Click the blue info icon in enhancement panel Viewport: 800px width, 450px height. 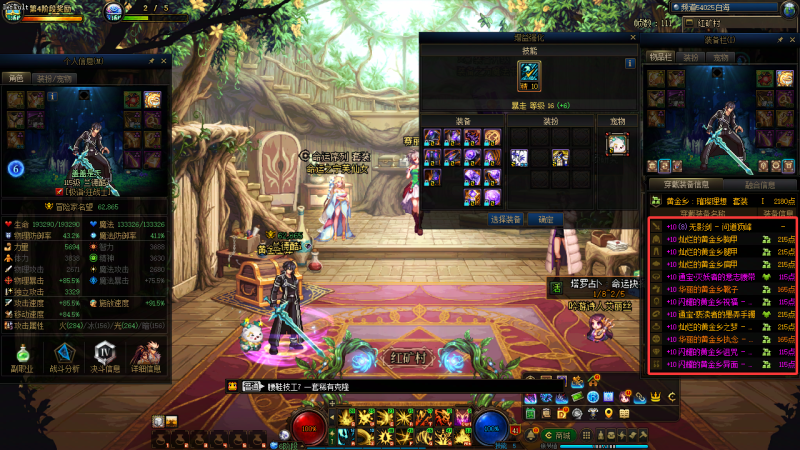(631, 63)
